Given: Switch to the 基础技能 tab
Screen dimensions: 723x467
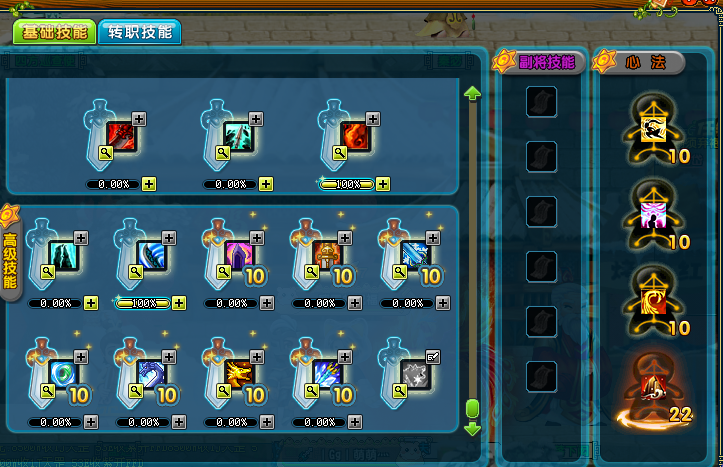Looking at the screenshot, I should tap(55, 31).
